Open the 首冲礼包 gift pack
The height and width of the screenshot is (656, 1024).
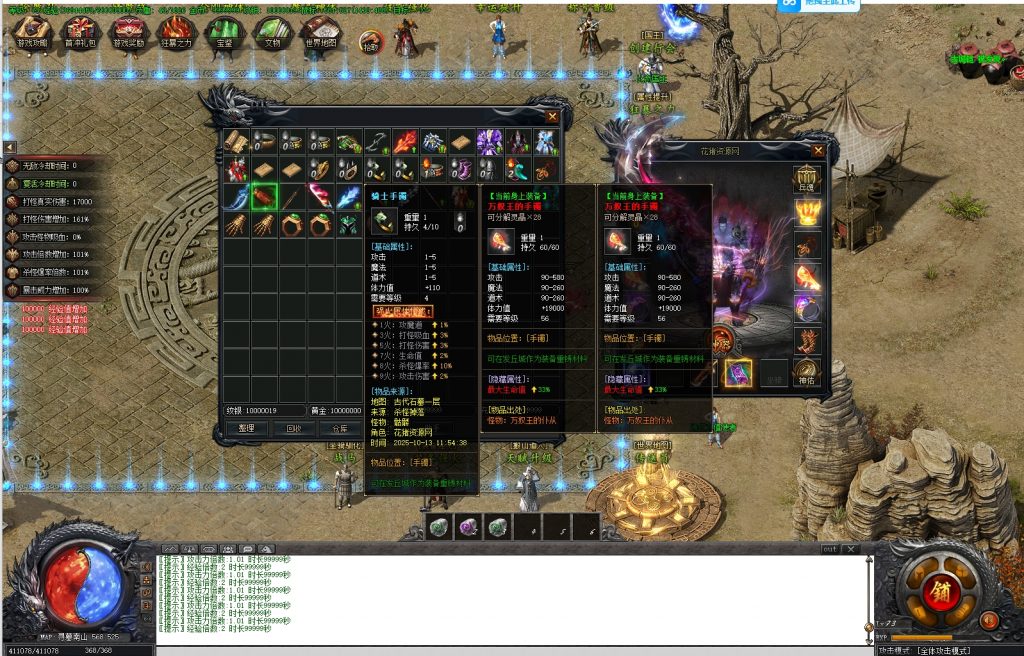(x=82, y=33)
